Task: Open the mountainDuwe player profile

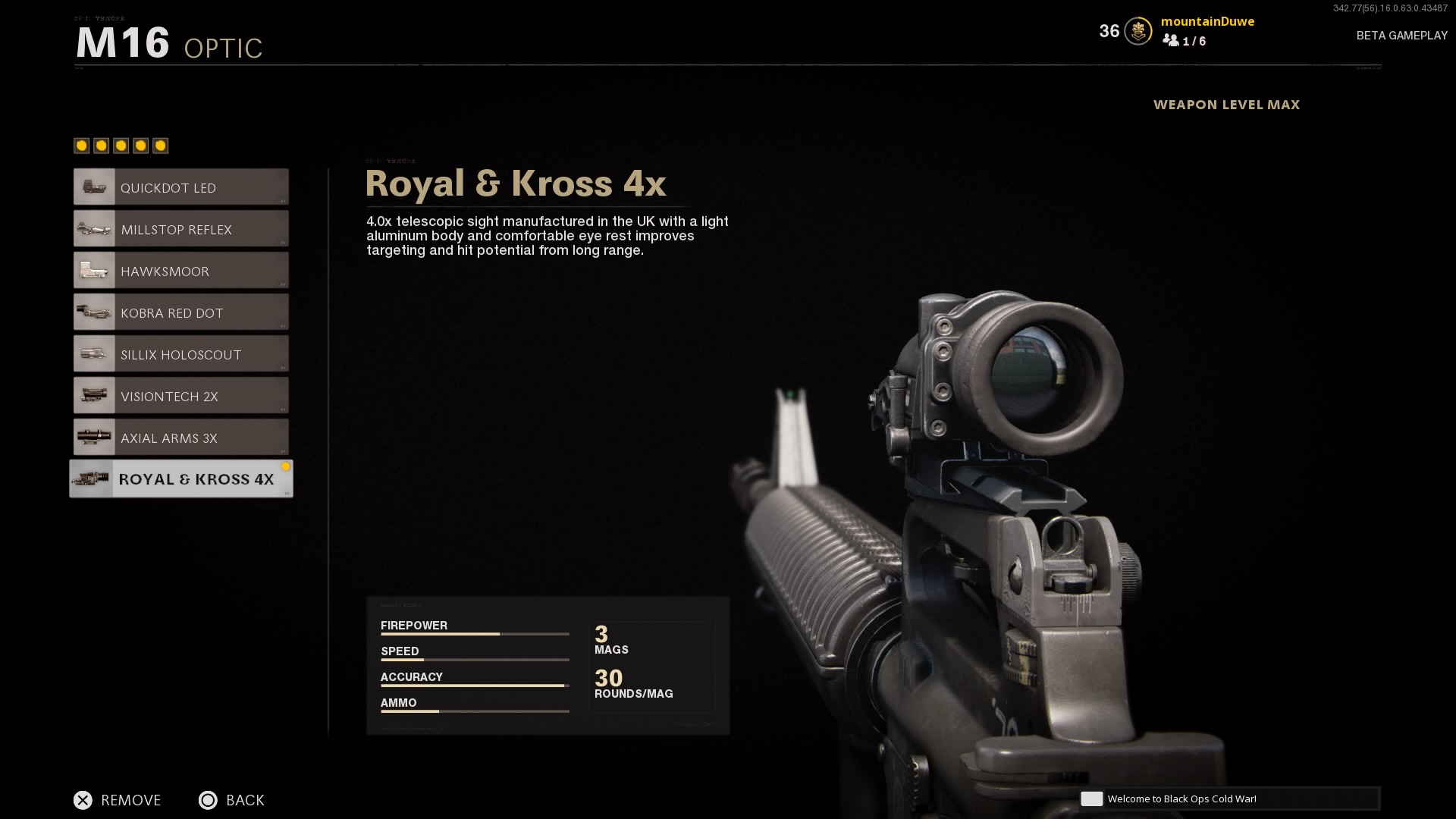Action: [1209, 21]
